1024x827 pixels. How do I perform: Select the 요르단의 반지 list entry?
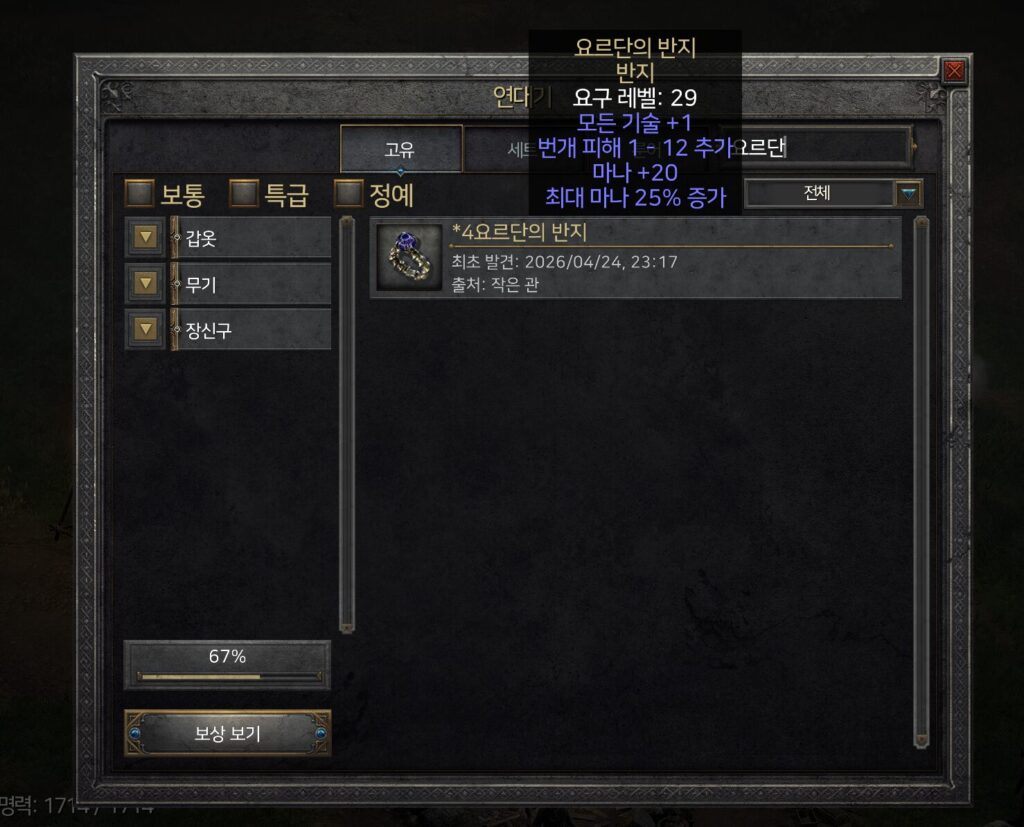636,260
